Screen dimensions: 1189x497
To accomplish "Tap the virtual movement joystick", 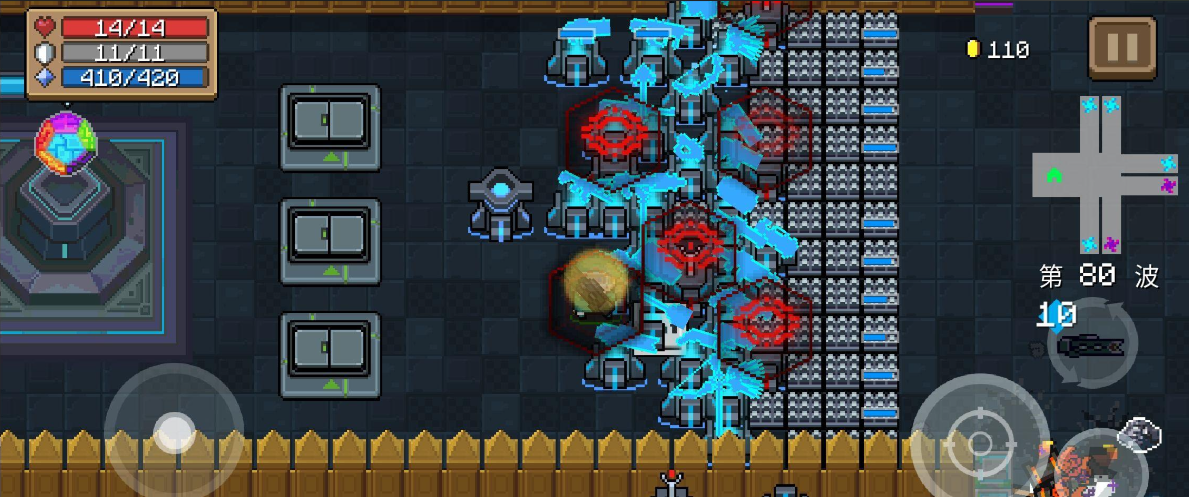I will coord(175,432).
